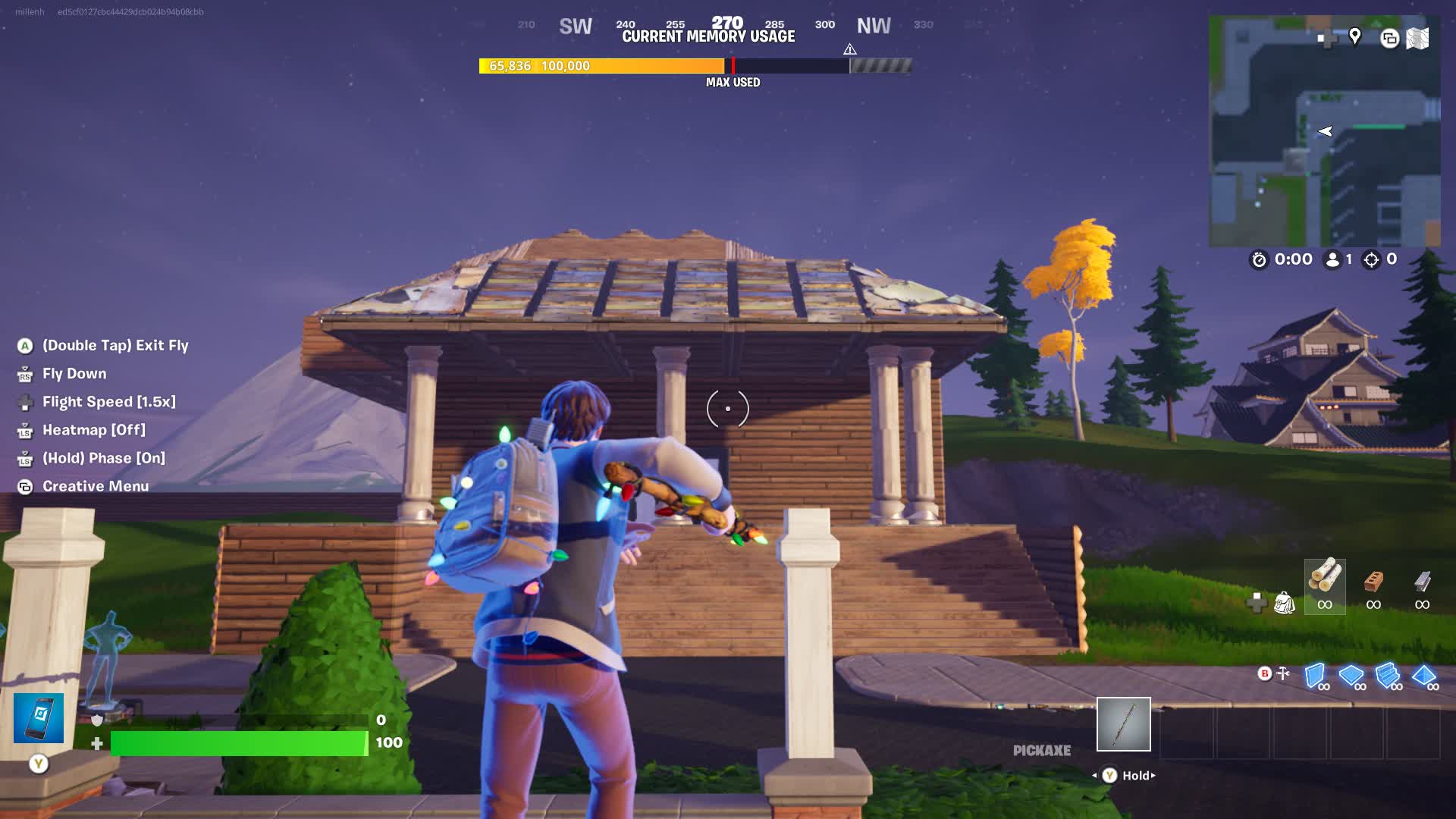Expand the weapon selector left arrow beside Hold
This screenshot has width=1456, height=819.
coord(1094,775)
